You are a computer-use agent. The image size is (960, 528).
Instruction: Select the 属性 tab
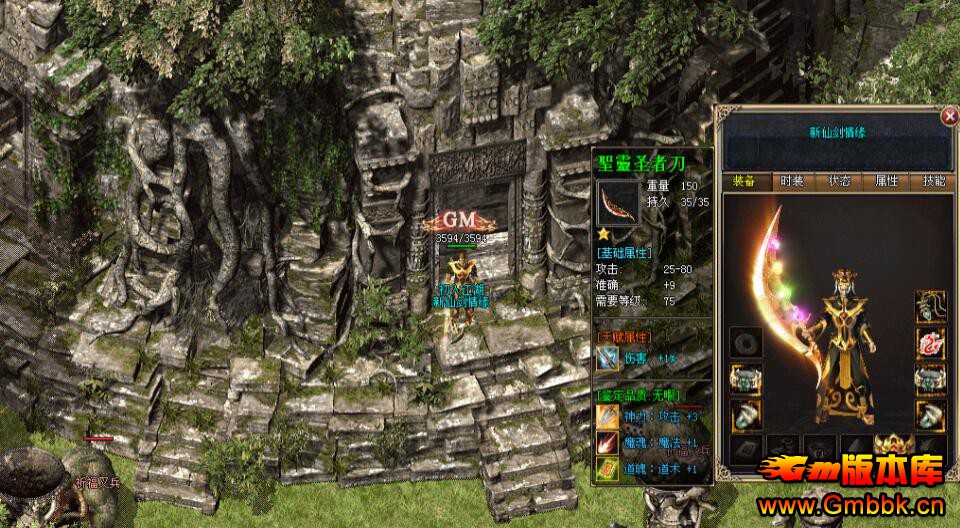point(886,182)
